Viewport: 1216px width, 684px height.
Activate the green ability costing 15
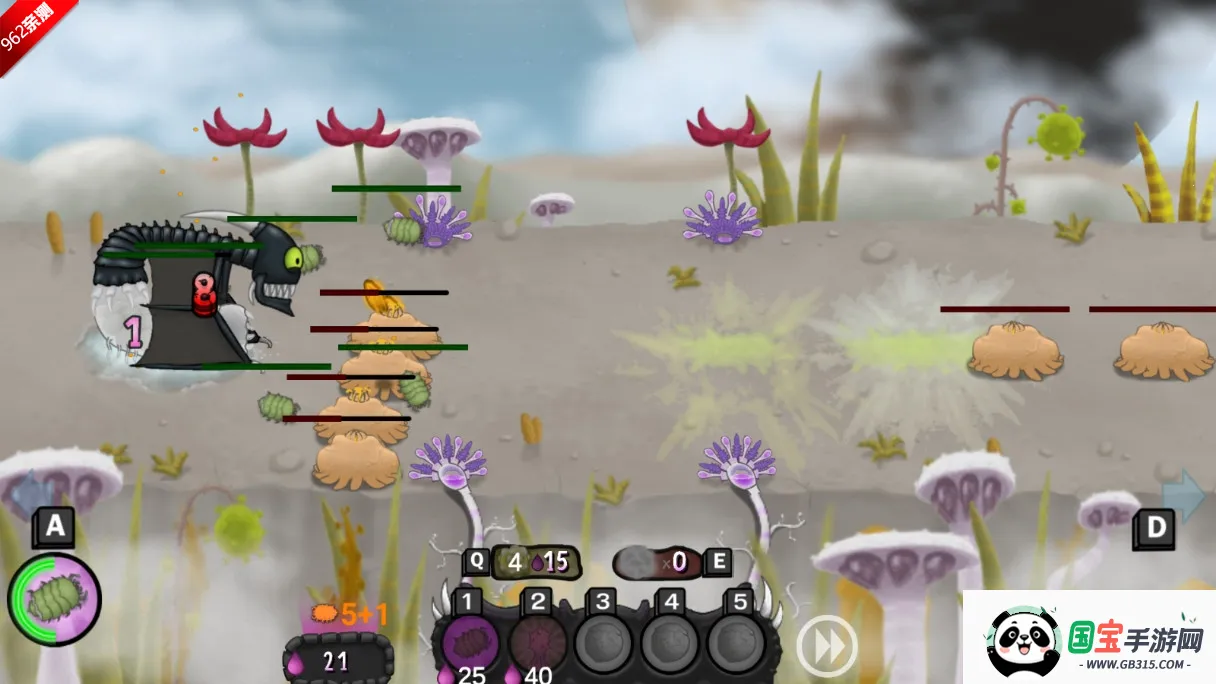530,562
